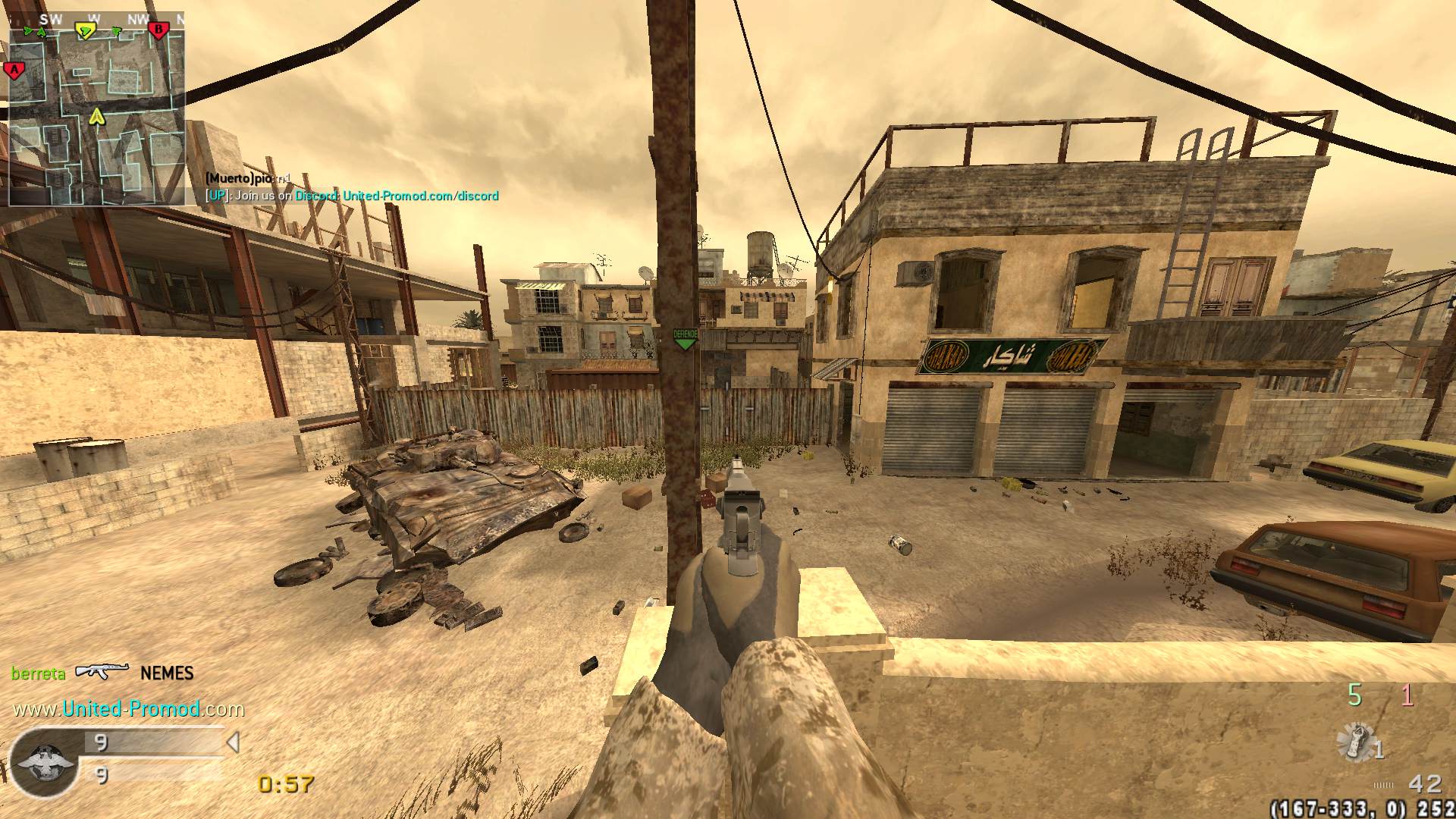Click the yellow player arrow on minimap
Image resolution: width=1456 pixels, height=819 pixels.
click(96, 116)
